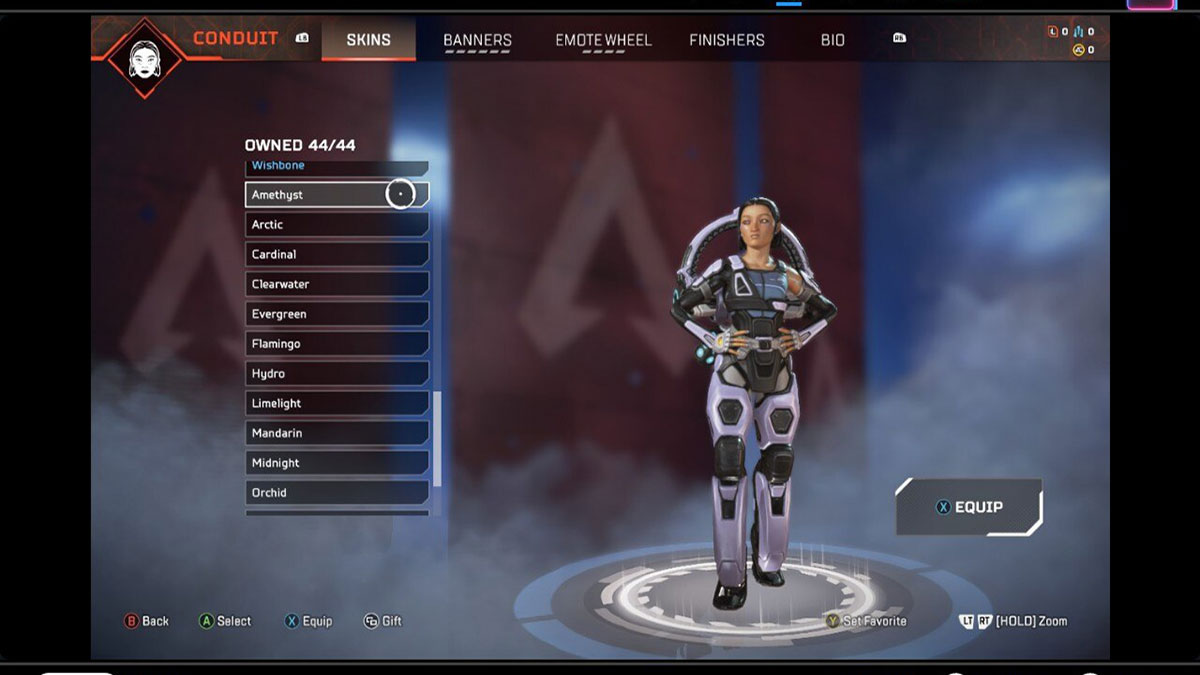The image size is (1200, 675).
Task: Go to the Emote Wheel tab
Action: click(603, 40)
